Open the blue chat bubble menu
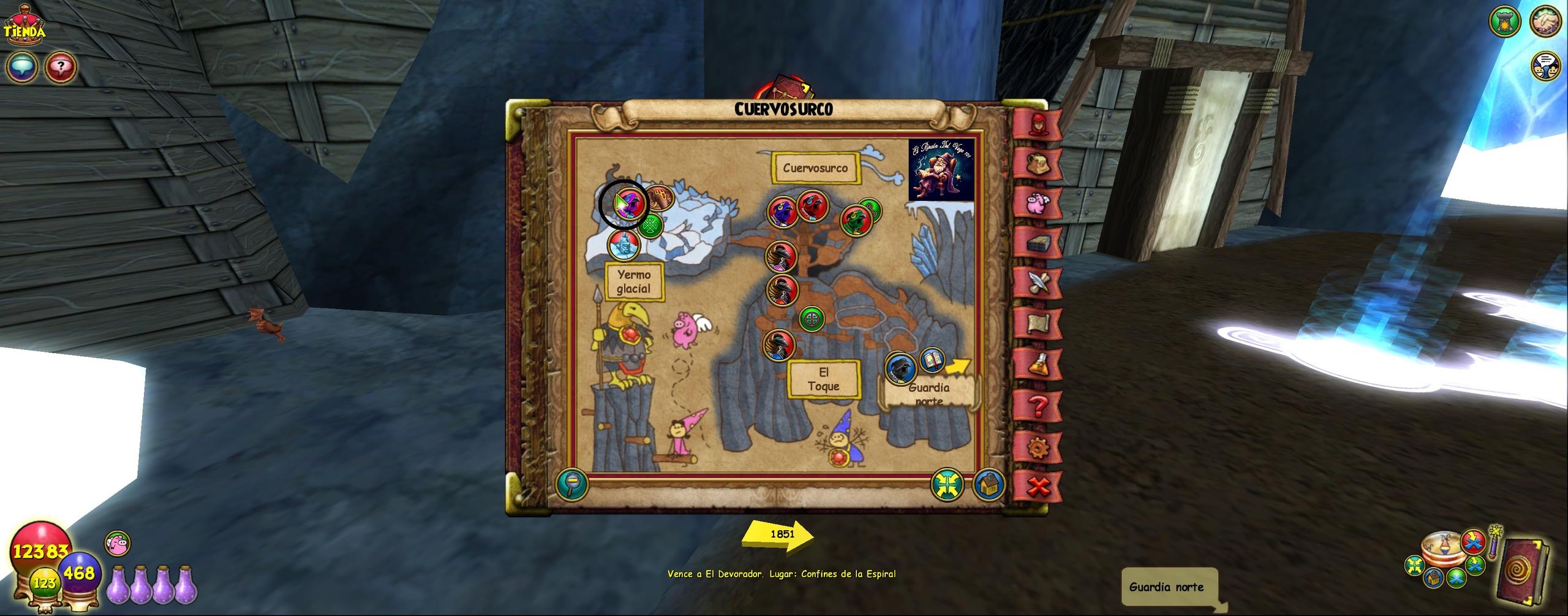Viewport: 1568px width, 616px height. coord(21,66)
